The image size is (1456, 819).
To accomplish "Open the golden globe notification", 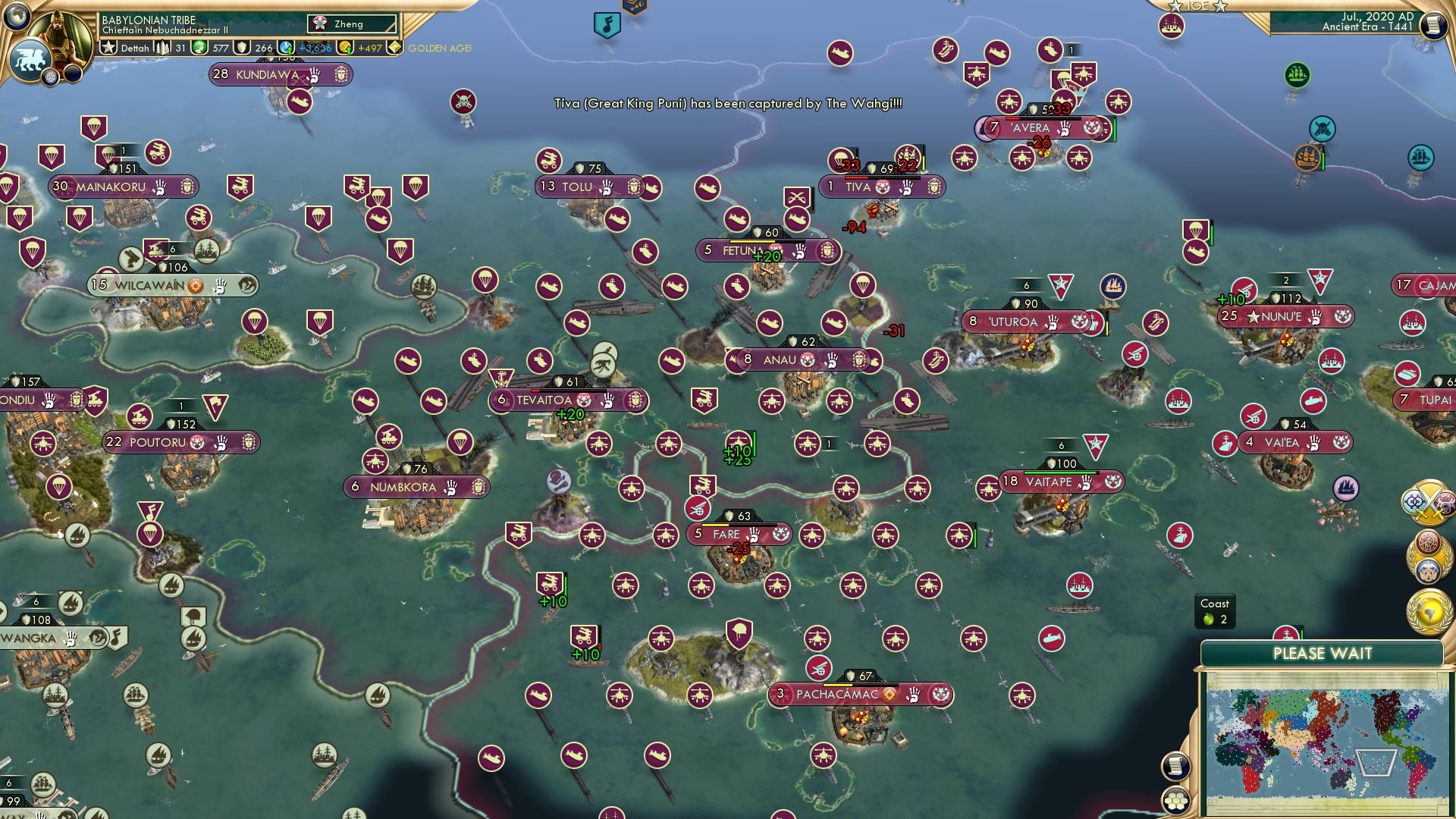I will tap(1429, 611).
